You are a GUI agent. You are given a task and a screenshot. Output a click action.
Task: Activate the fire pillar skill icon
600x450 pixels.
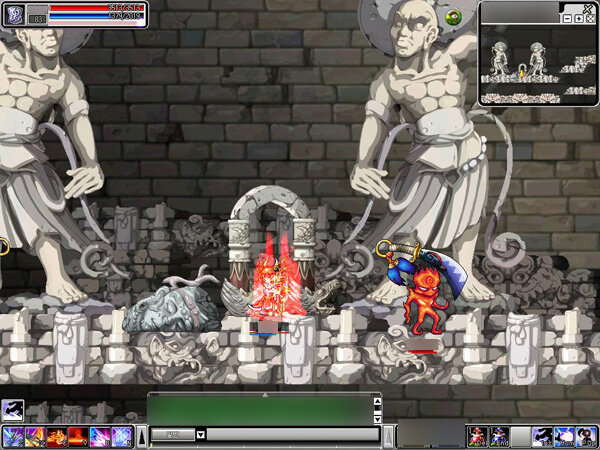(x=77, y=436)
